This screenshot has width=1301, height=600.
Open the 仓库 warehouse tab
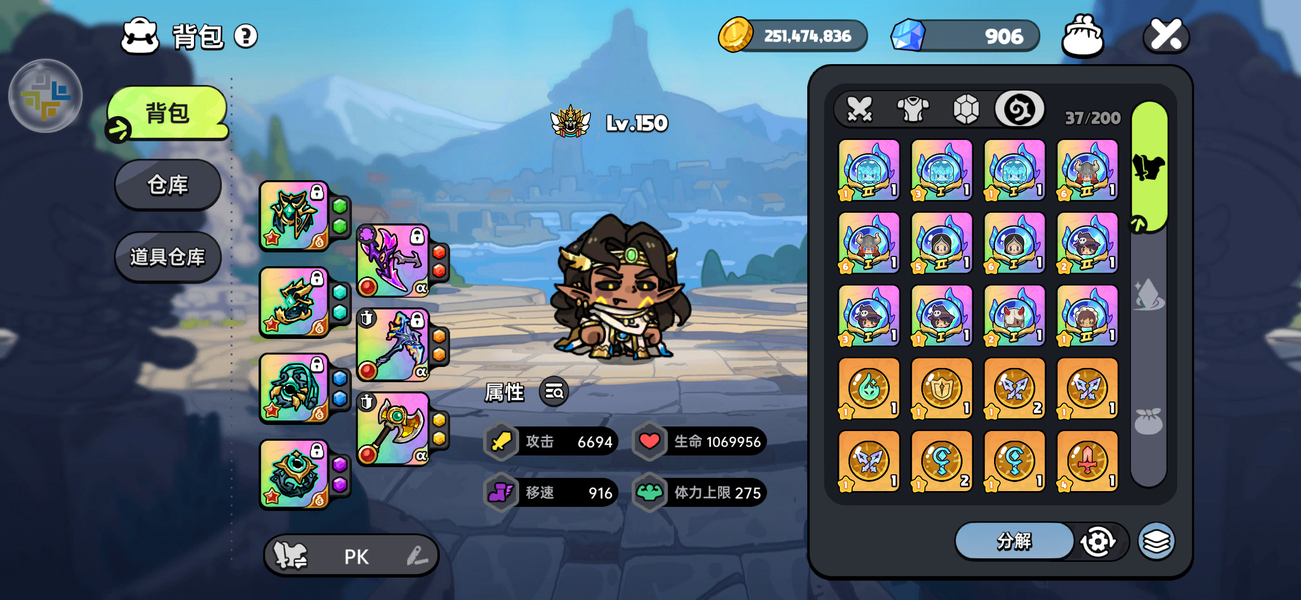click(168, 185)
